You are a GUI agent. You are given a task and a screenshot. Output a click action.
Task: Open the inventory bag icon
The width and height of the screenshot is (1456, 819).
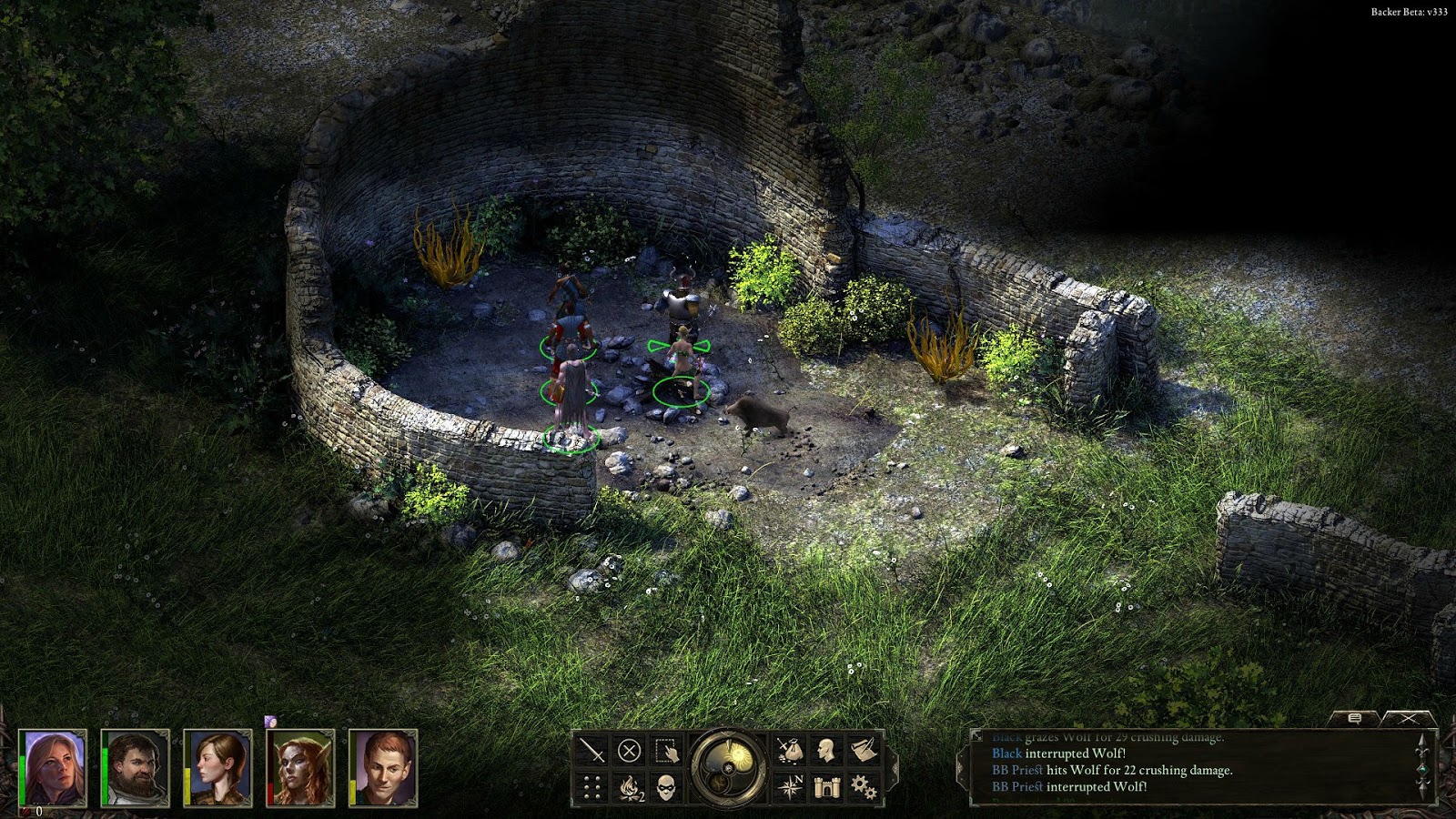coord(789,751)
